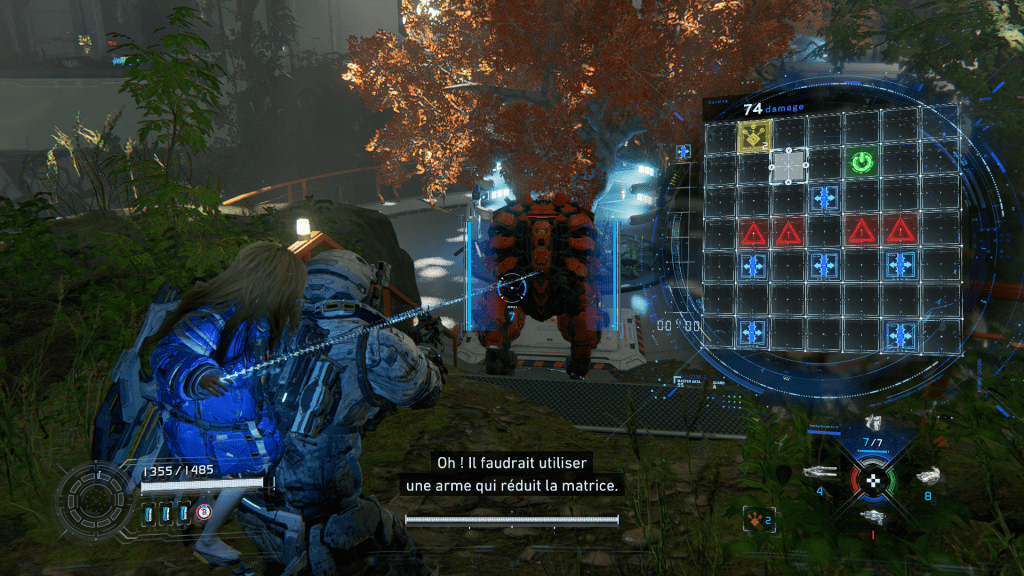Activate the green power node tile
Screen dimensions: 1024x576
(x=861, y=160)
